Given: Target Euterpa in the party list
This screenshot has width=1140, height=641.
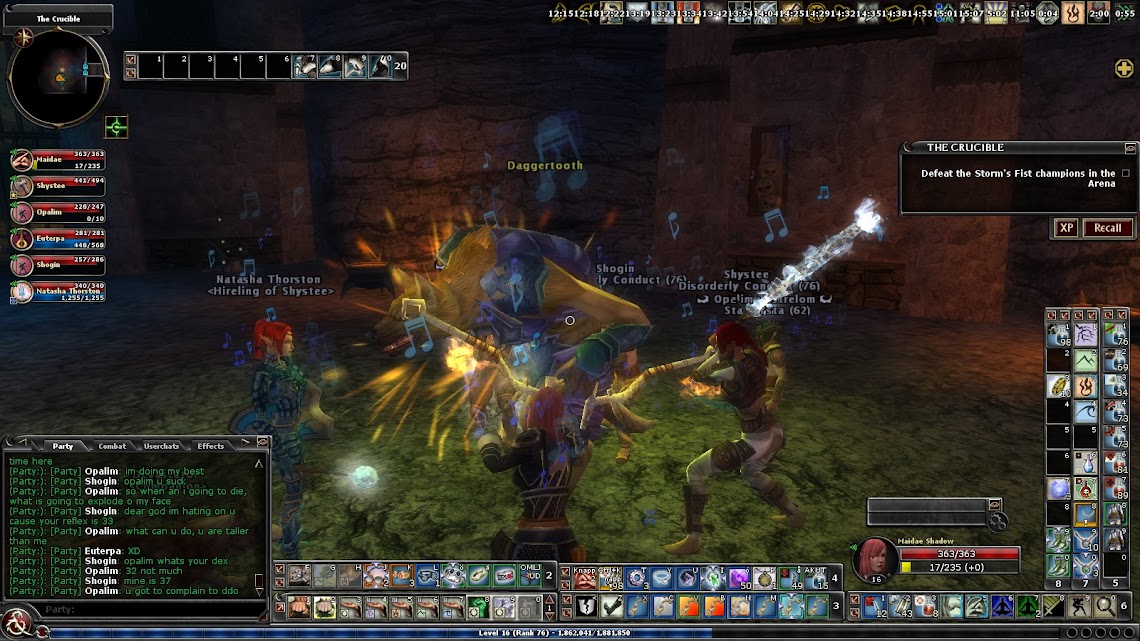Looking at the screenshot, I should (22, 238).
